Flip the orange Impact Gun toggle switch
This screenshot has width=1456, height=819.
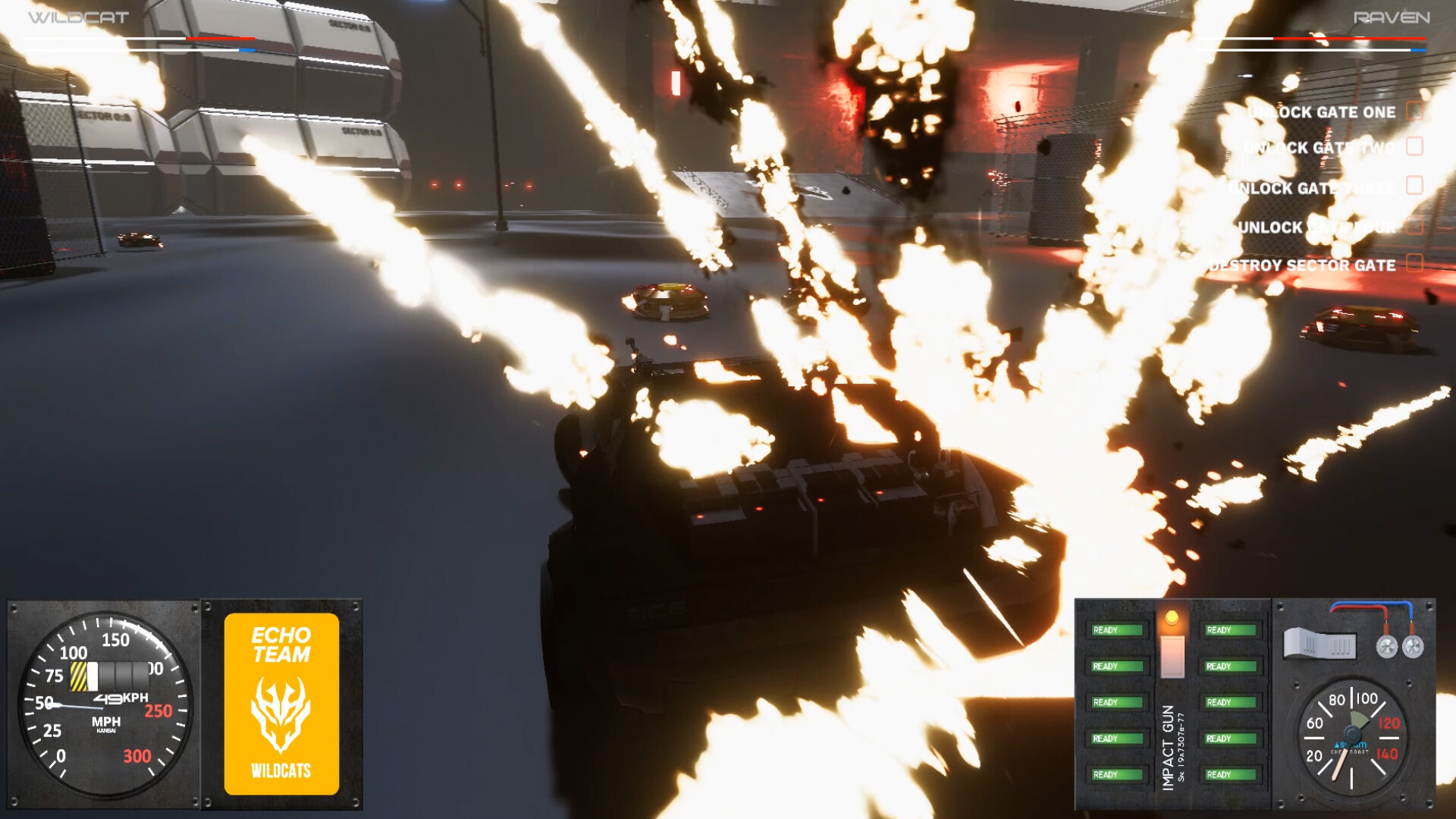point(1172,656)
